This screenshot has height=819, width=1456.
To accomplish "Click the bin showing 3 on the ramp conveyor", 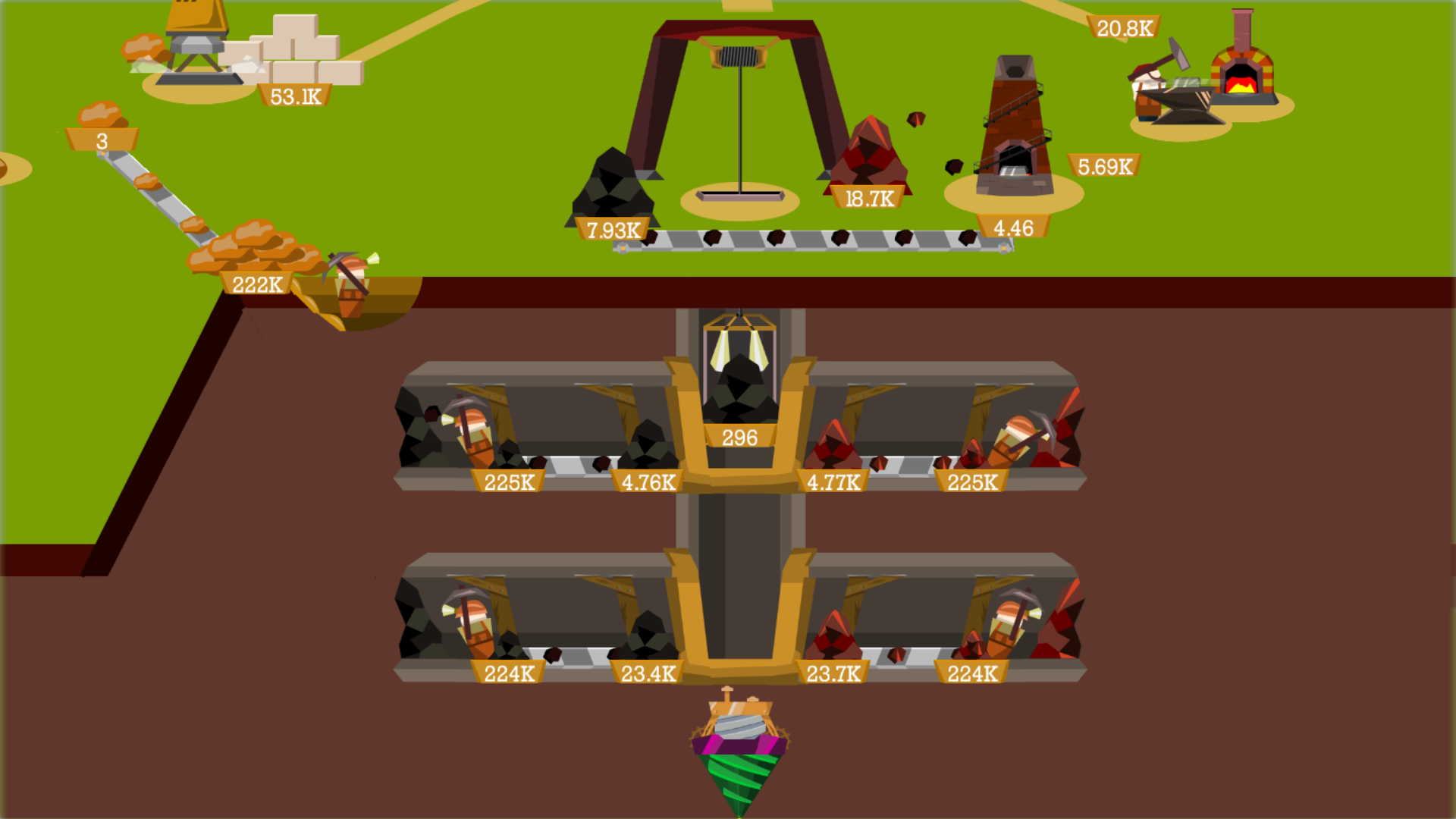I will pyautogui.click(x=101, y=140).
